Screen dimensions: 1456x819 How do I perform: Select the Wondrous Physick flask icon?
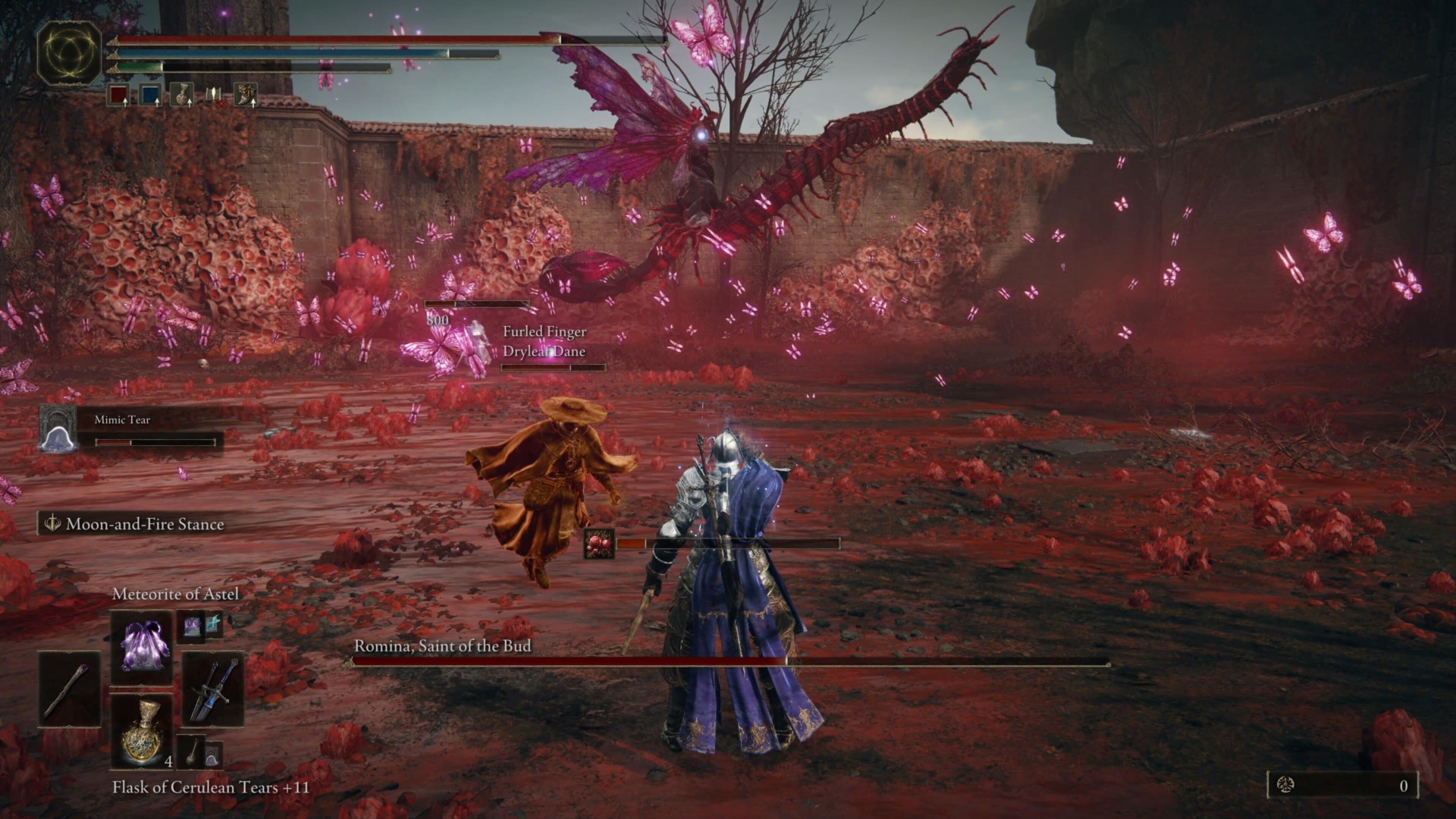pos(182,95)
